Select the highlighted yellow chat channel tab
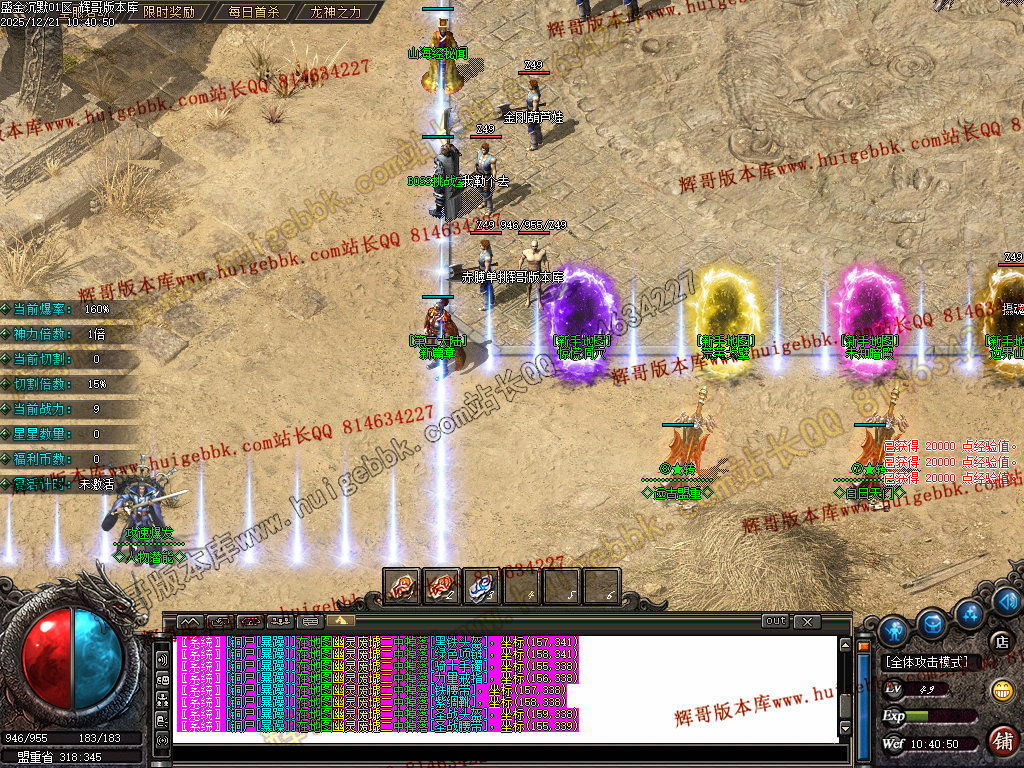The width and height of the screenshot is (1024, 768). [339, 621]
